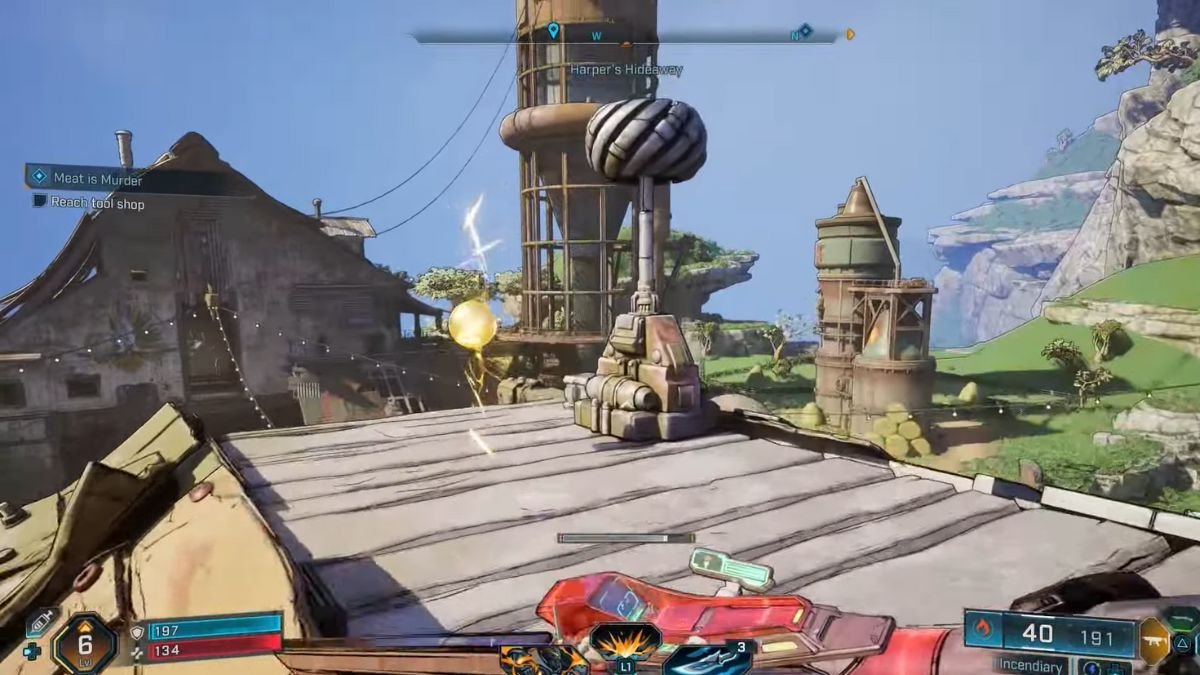Click the level 6 character badge
The image size is (1200, 675).
85,643
